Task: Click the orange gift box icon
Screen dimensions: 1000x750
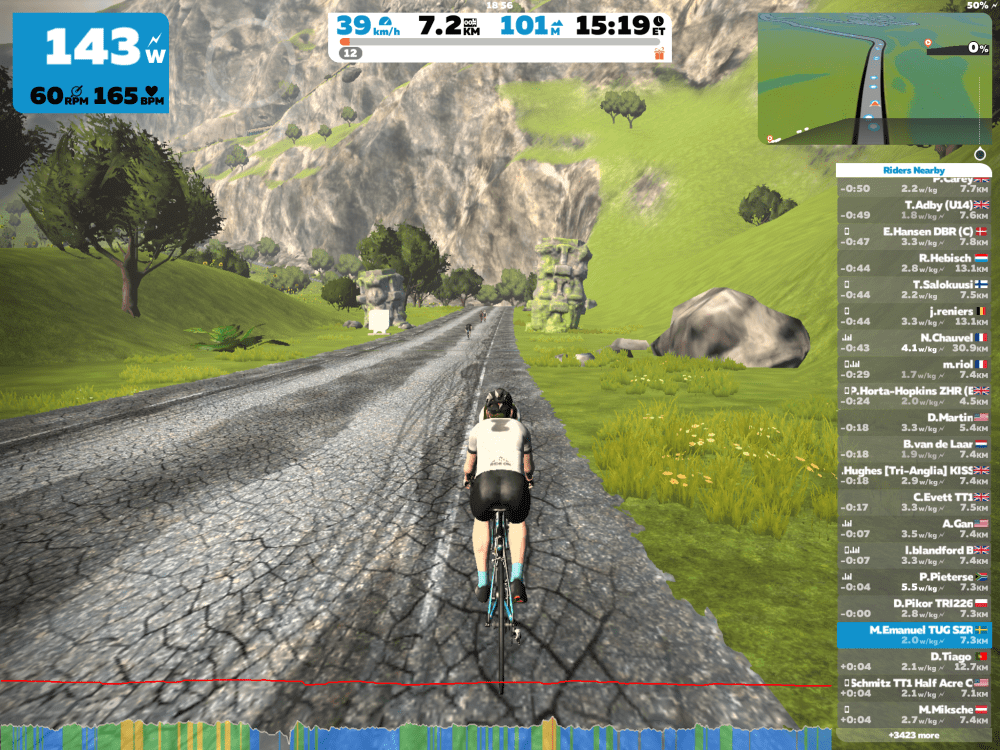Action: point(659,52)
